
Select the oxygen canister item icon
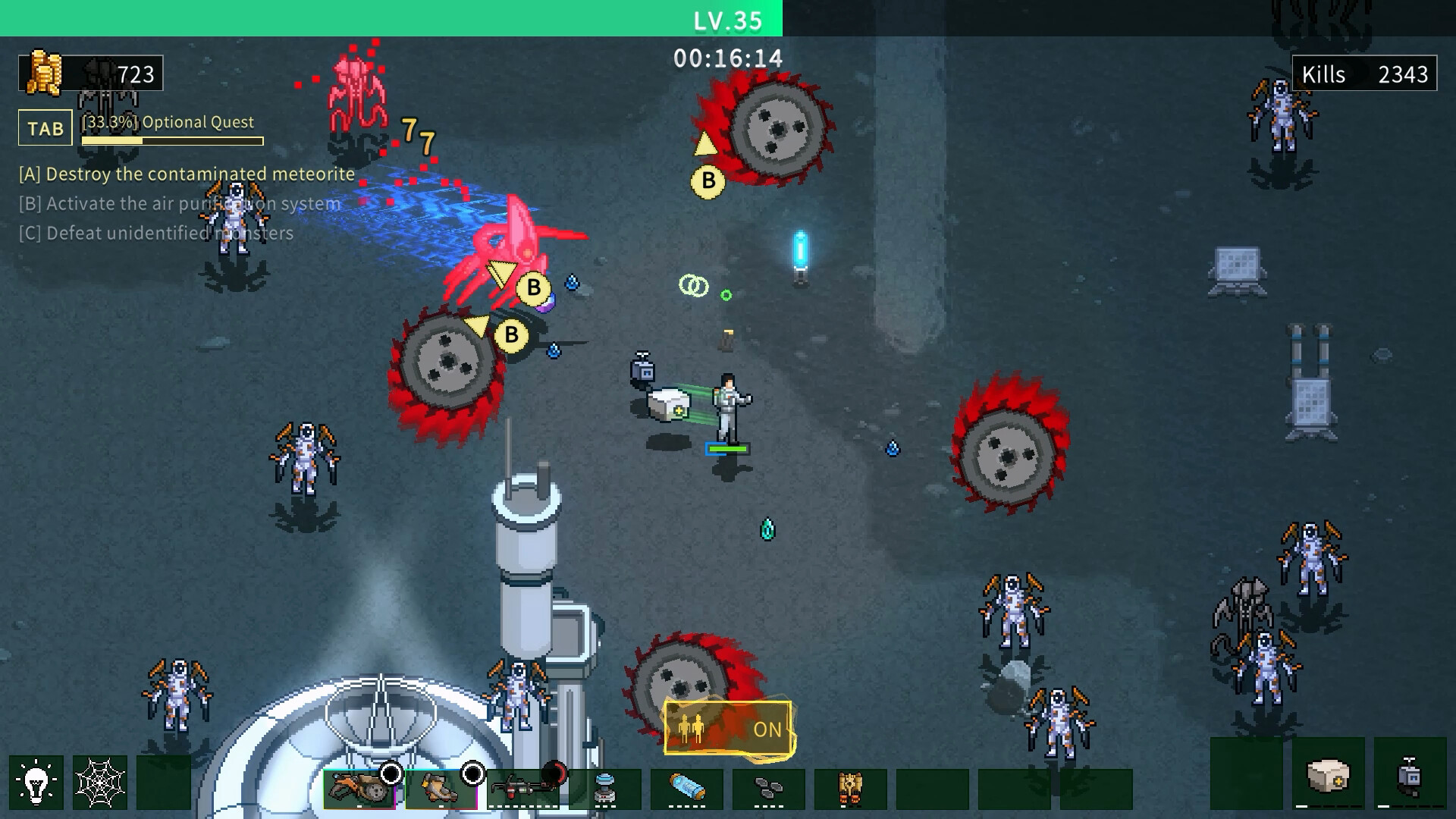pos(686,789)
